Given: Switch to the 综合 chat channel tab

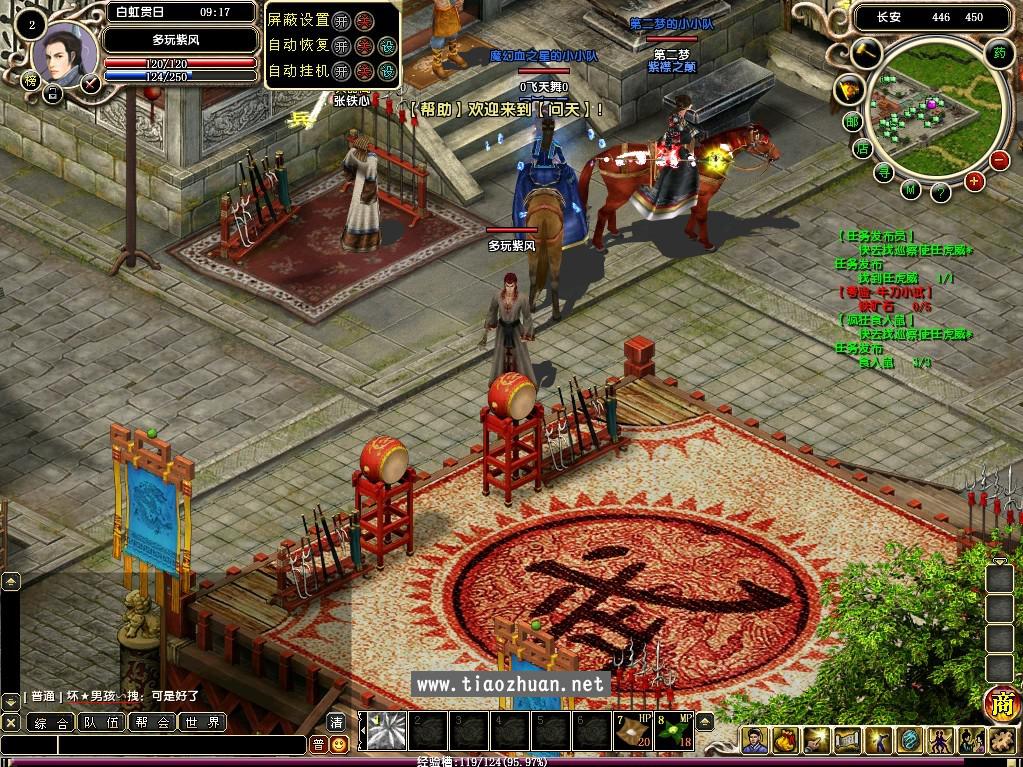Looking at the screenshot, I should click(50, 722).
